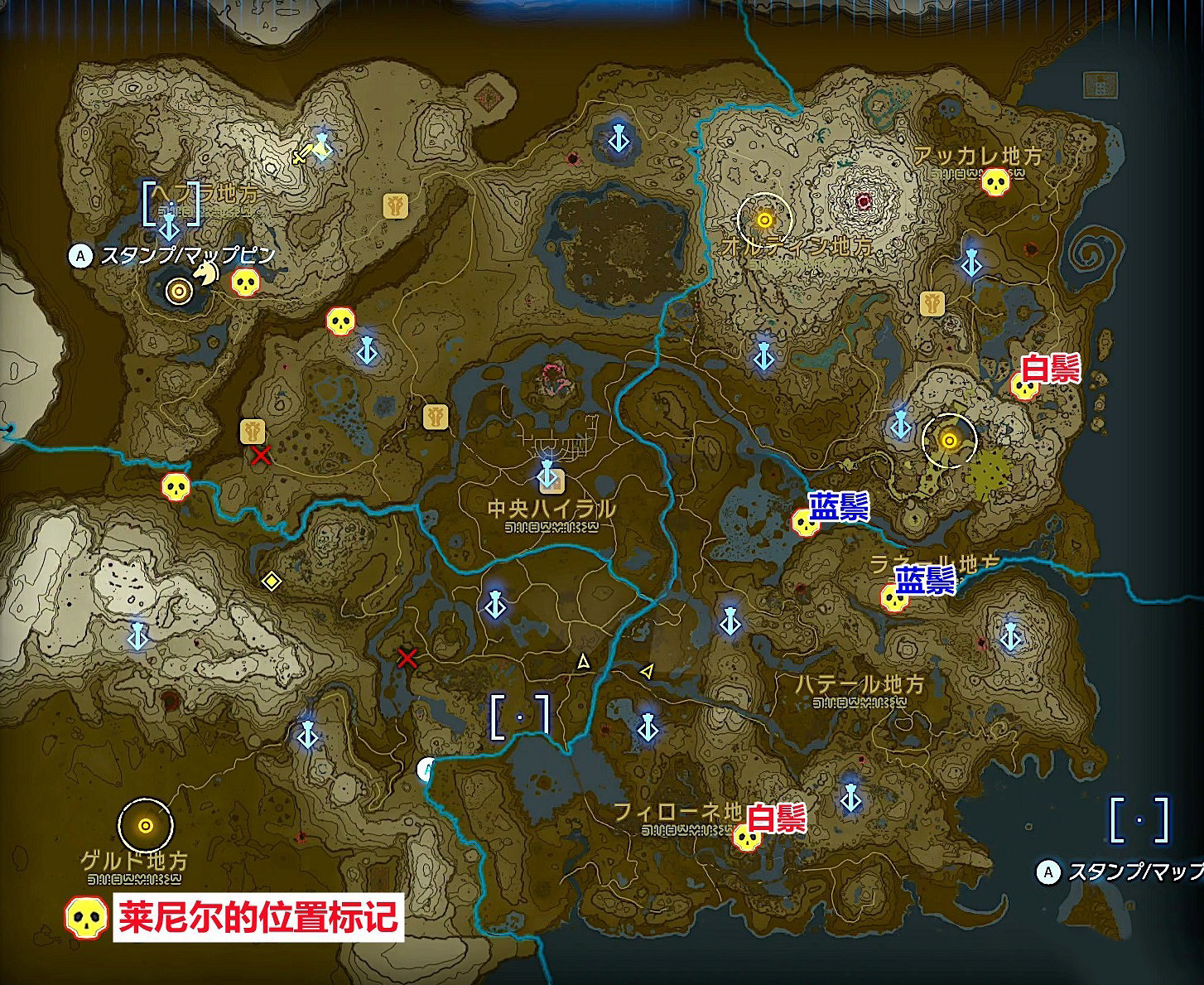Select the yellow diamond stamp marker
Viewport: 1204px width, 985px height.
pyautogui.click(x=272, y=582)
